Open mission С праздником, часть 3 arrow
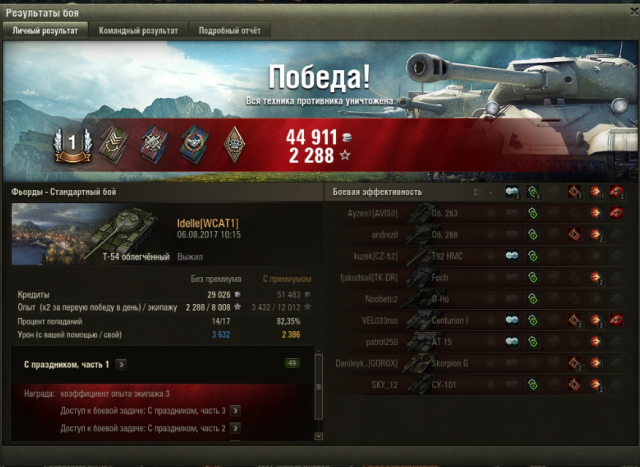Image resolution: width=640 pixels, height=467 pixels. 235,410
